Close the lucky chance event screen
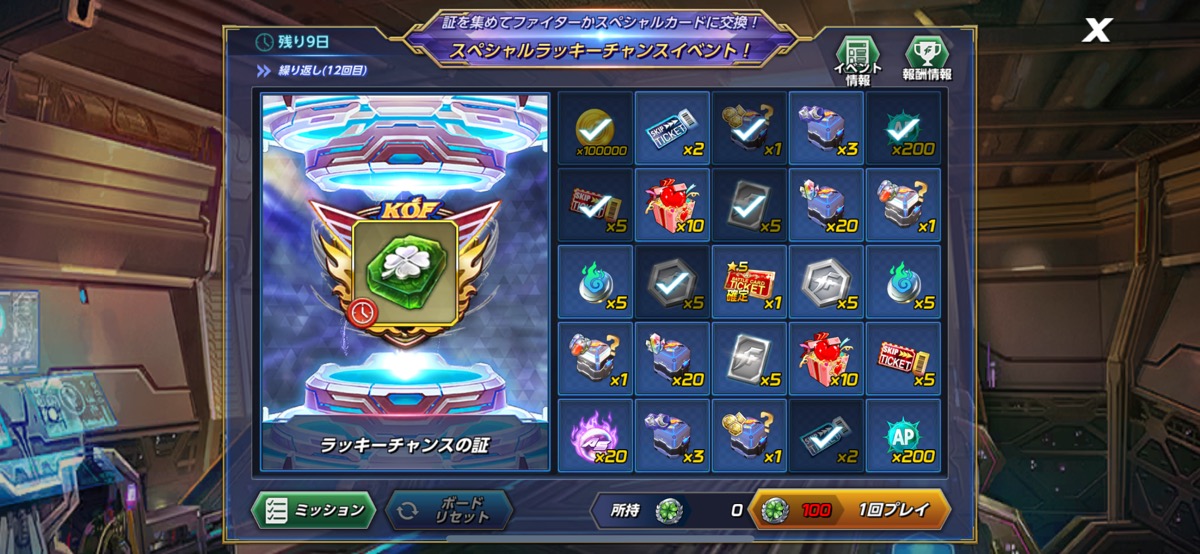Screen dimensions: 1200x554 coord(1097,31)
